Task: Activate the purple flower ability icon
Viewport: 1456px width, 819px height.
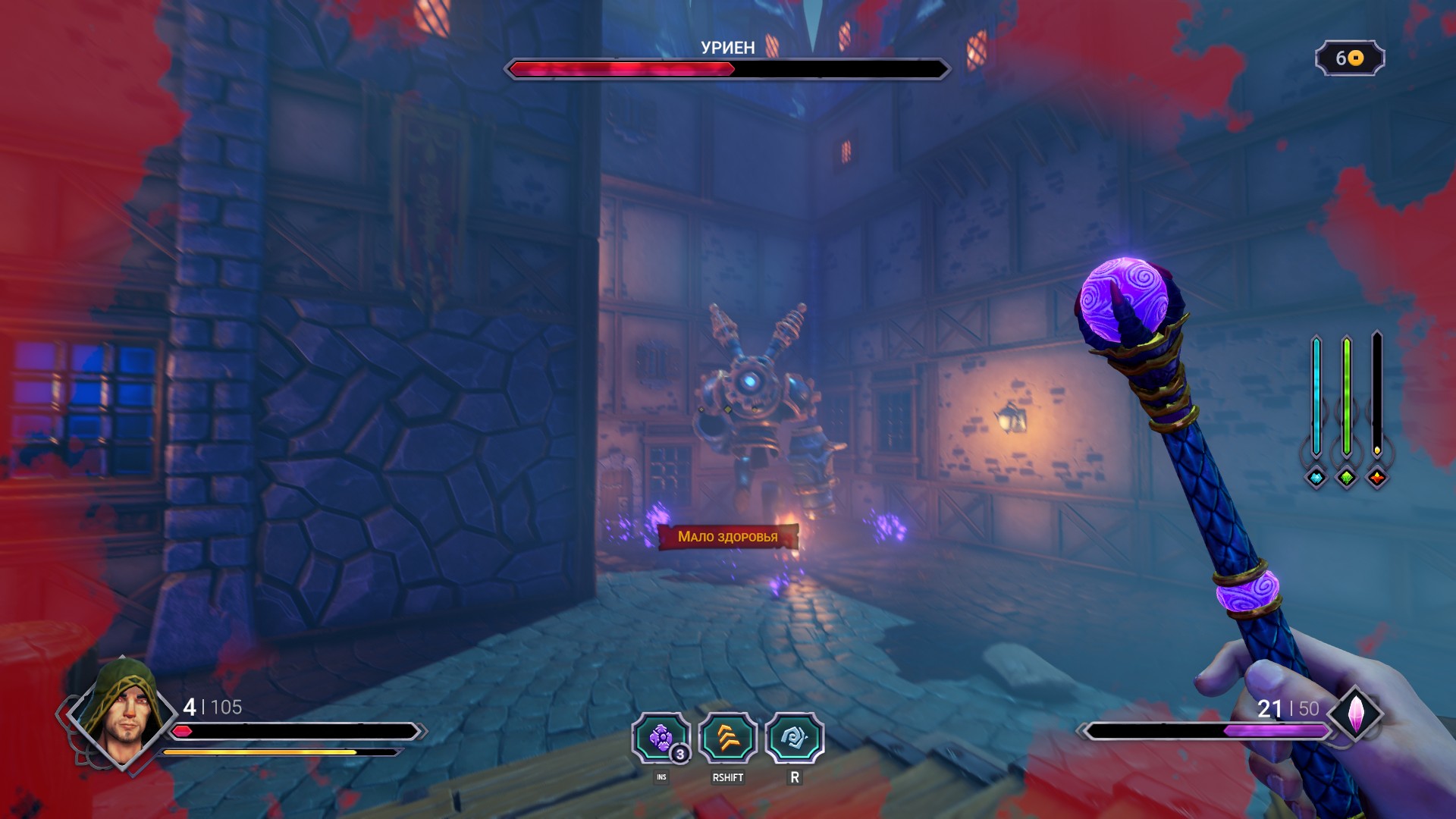Action: tap(661, 738)
